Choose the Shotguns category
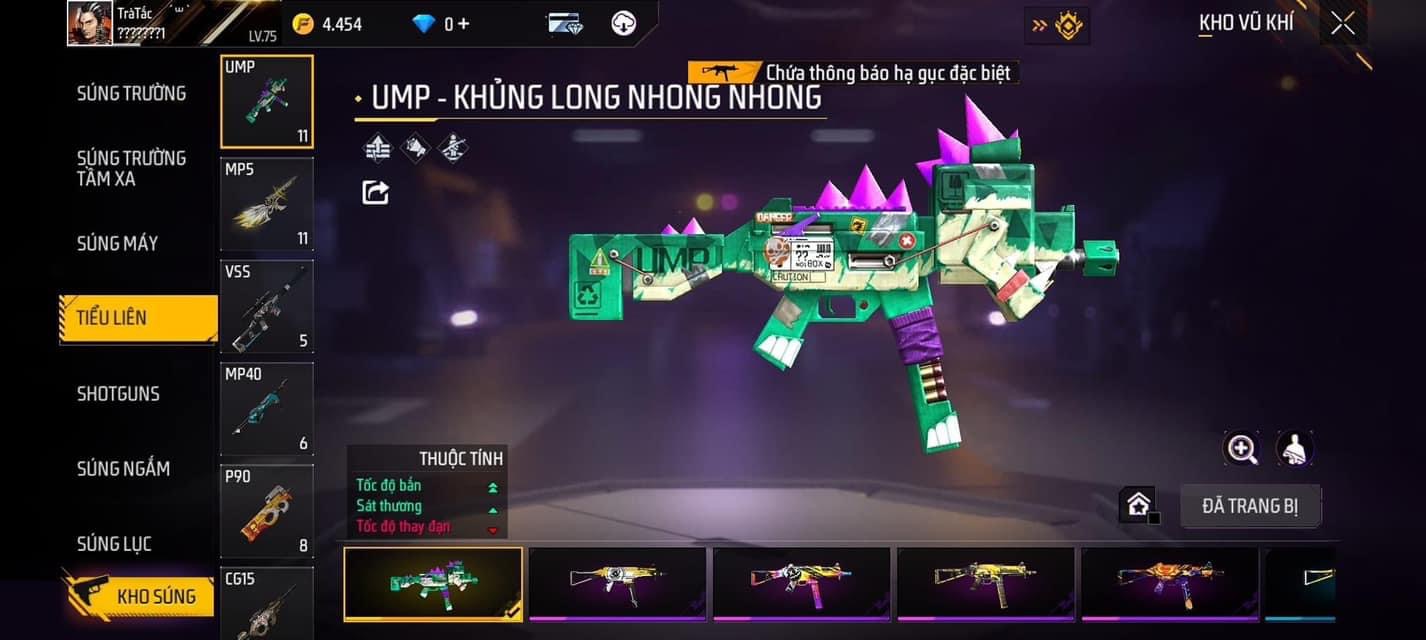The width and height of the screenshot is (1426, 640). [x=118, y=393]
